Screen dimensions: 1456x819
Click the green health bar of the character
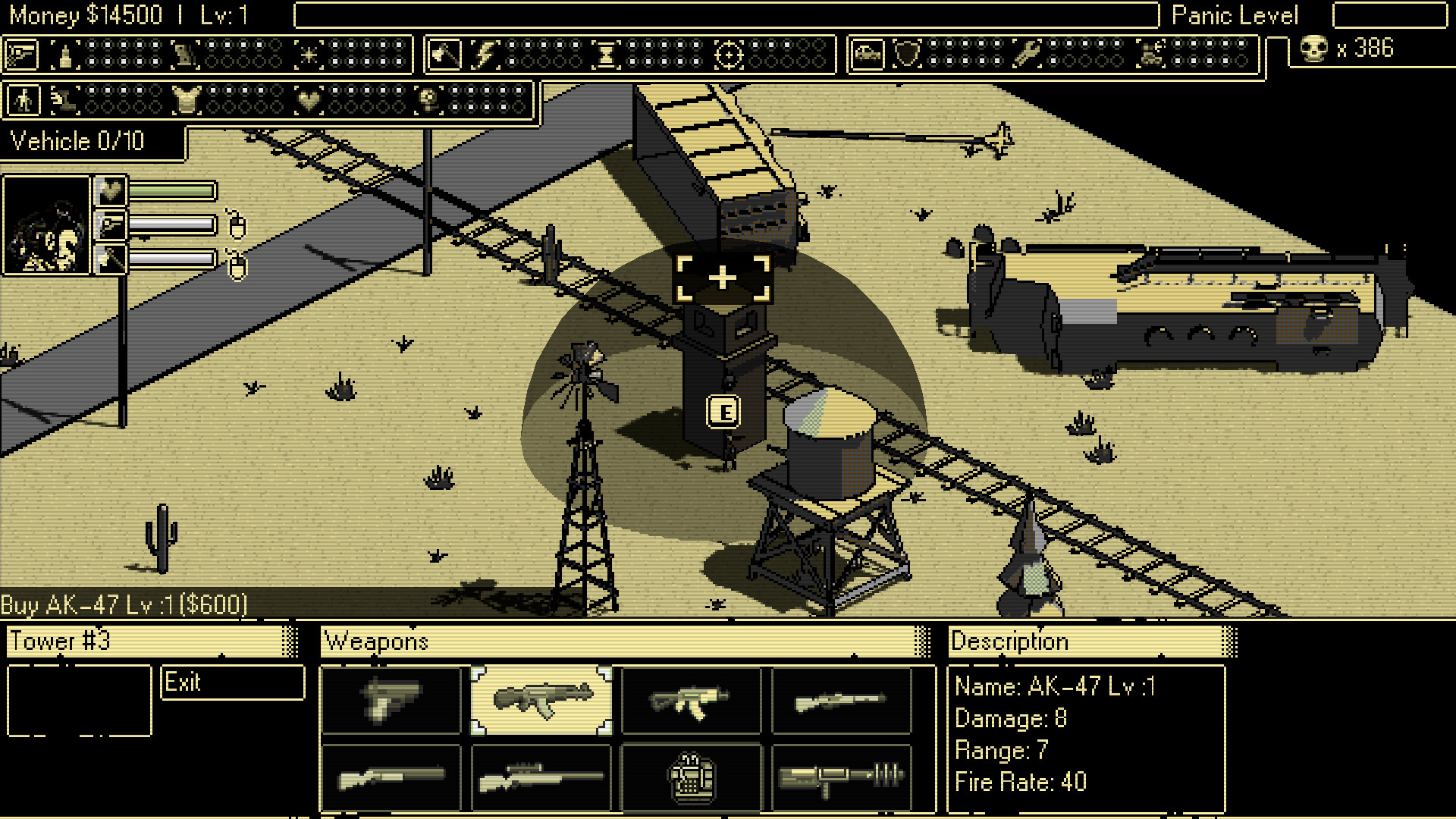(171, 193)
